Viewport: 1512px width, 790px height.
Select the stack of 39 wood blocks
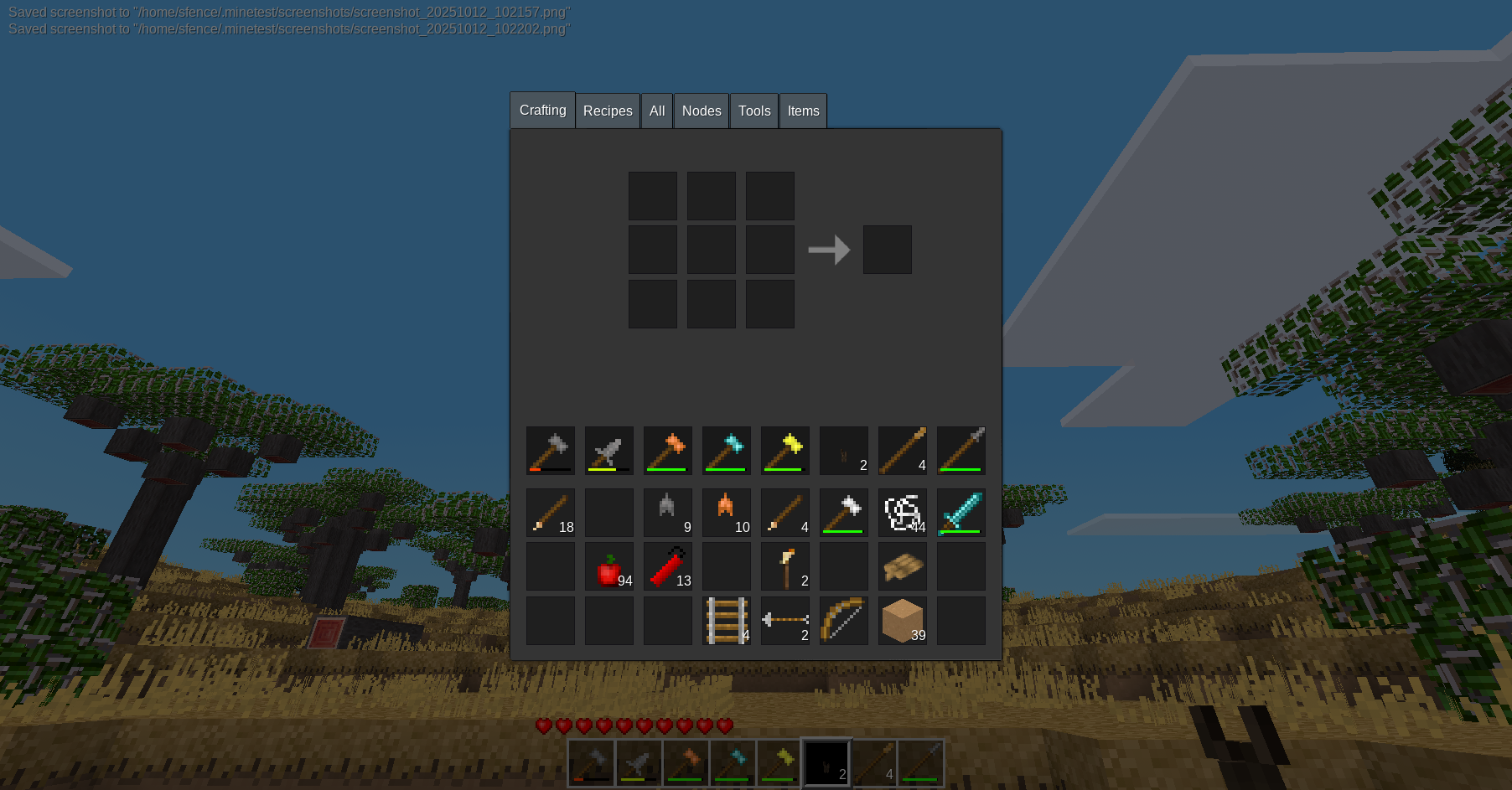pos(903,621)
